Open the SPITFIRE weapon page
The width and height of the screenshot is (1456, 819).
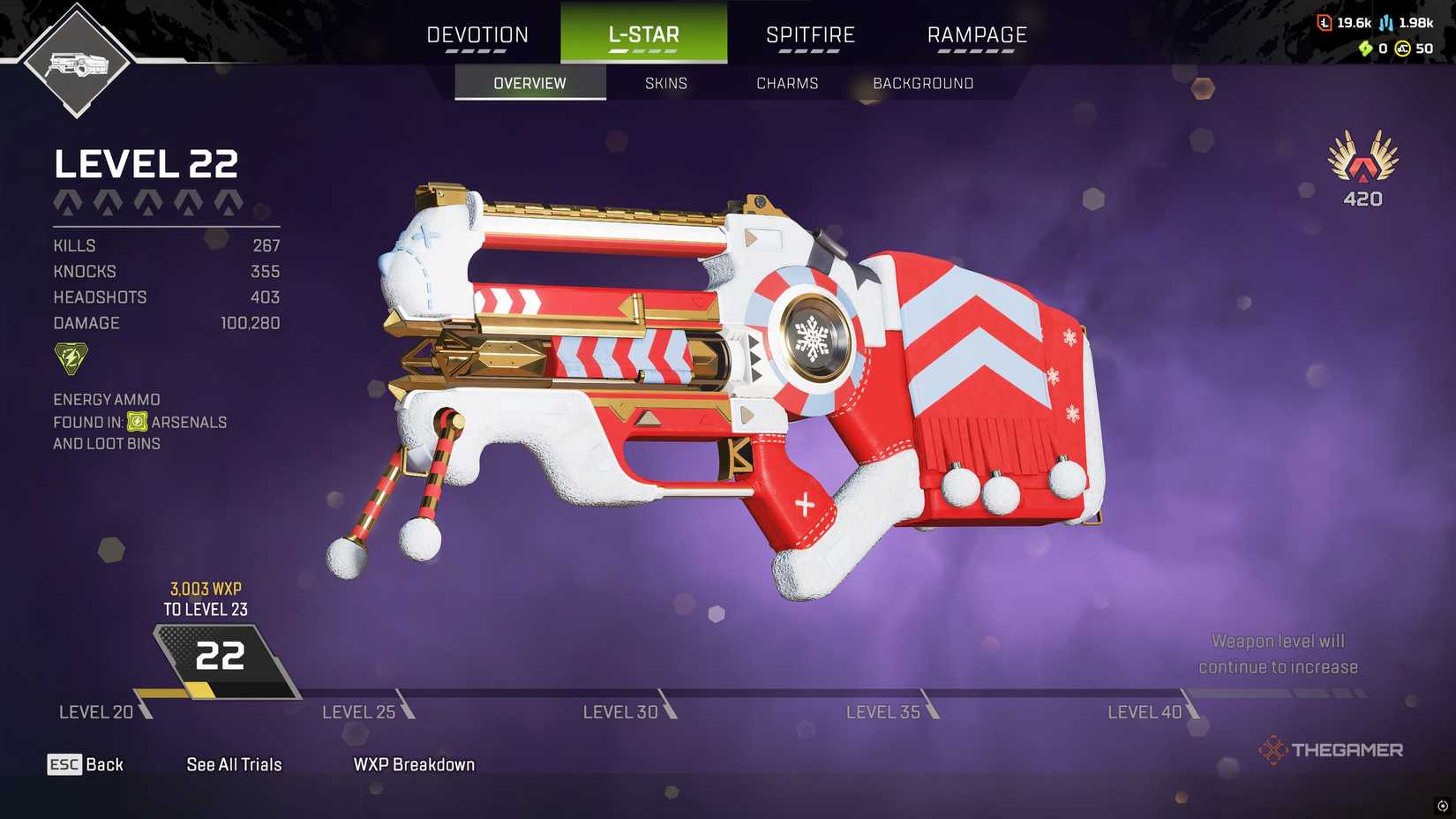809,34
